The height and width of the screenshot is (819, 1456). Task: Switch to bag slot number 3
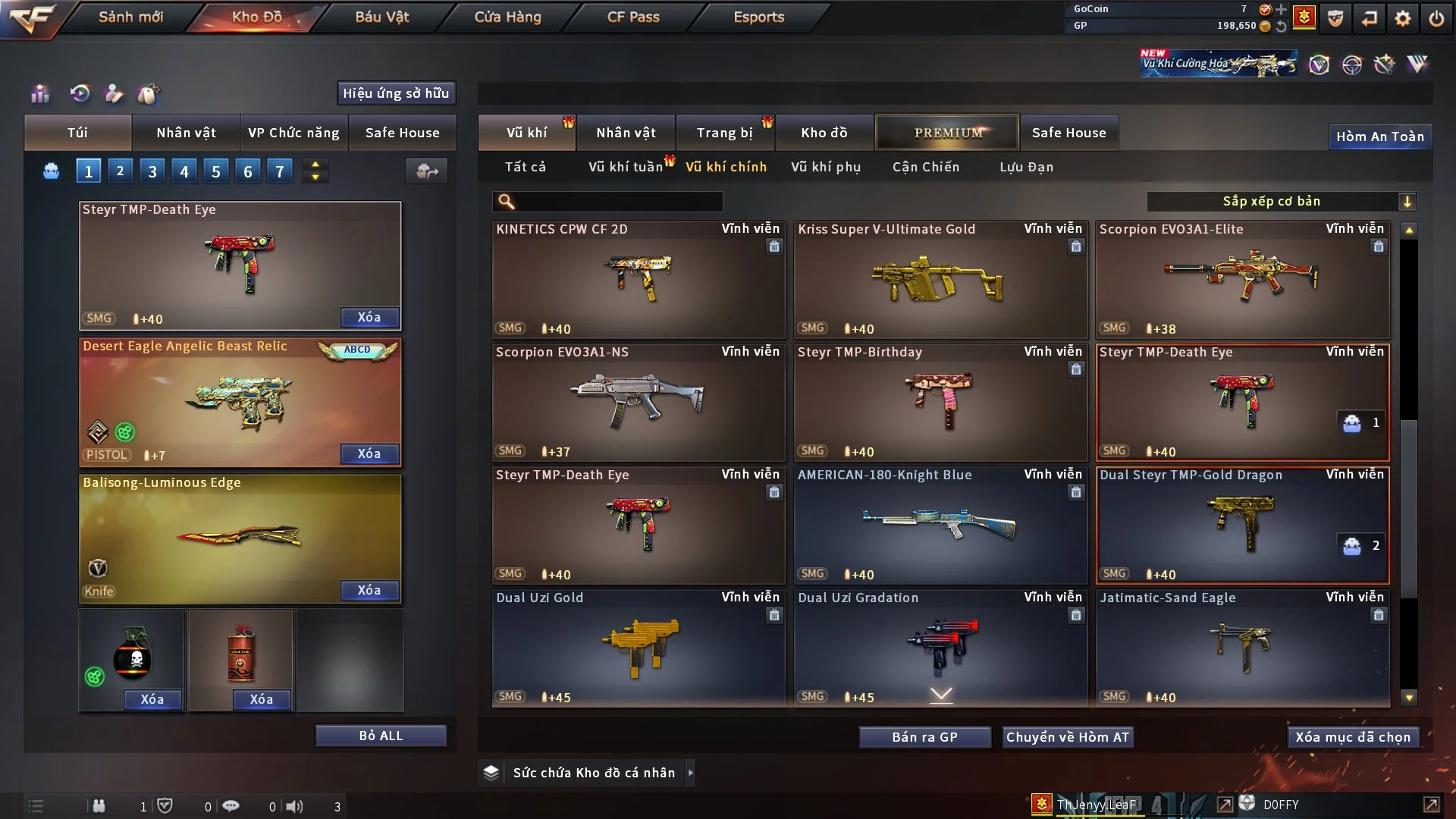pos(152,171)
